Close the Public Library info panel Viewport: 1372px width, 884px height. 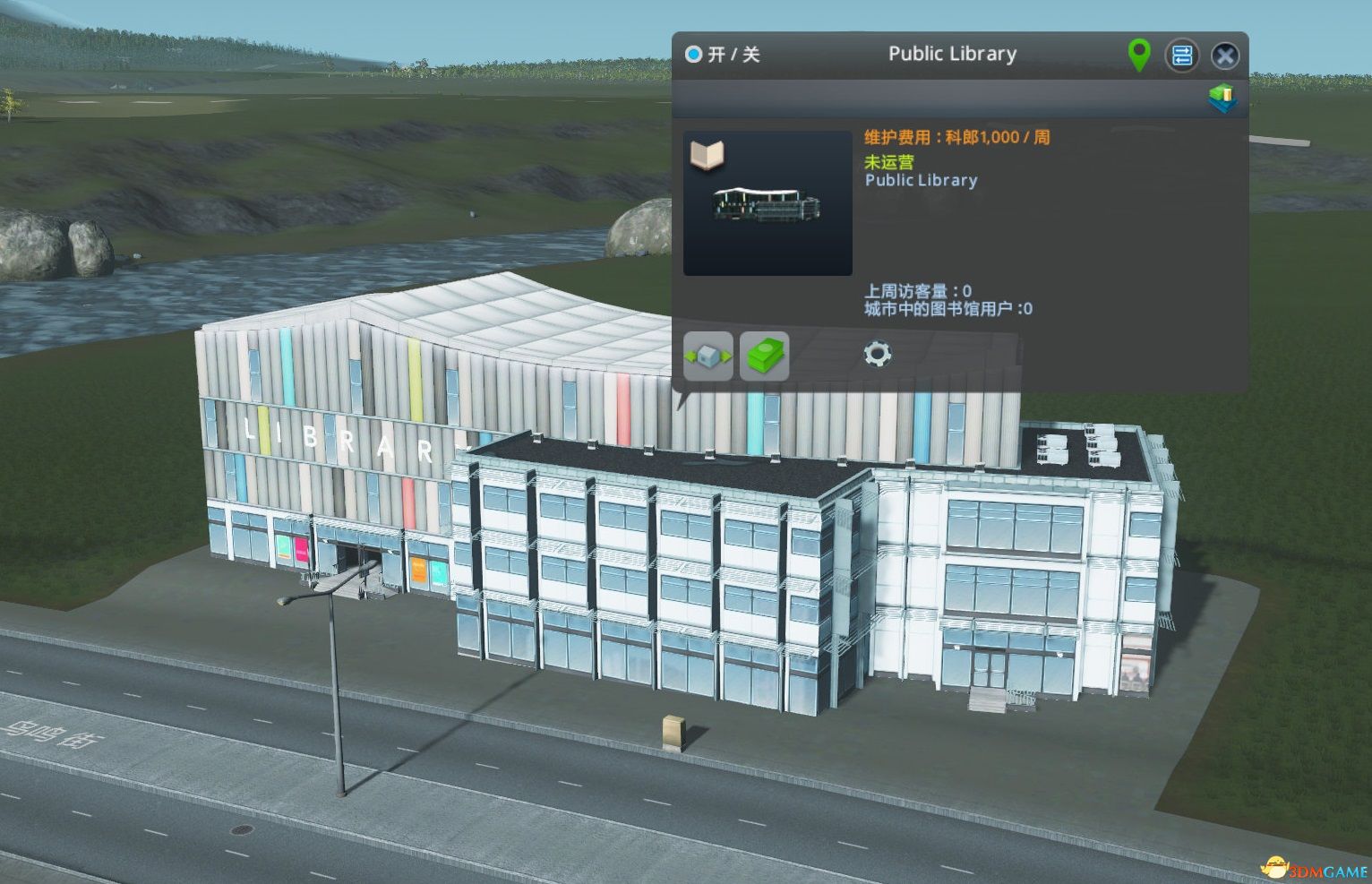(x=1225, y=56)
